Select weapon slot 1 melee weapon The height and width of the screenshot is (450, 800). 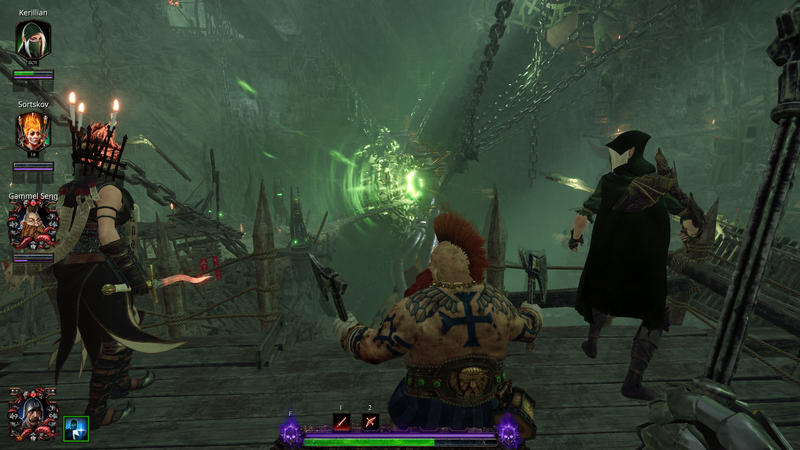(342, 421)
